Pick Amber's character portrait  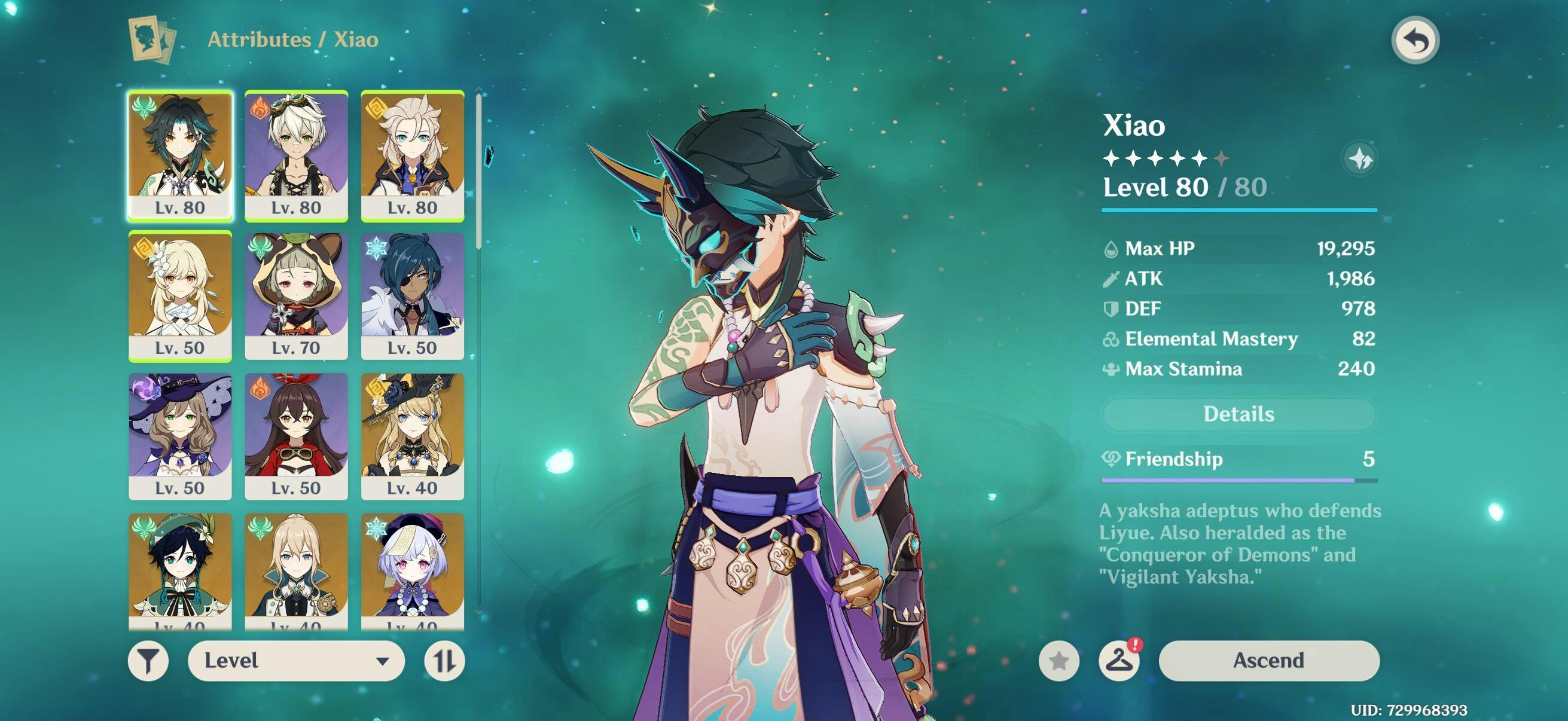click(297, 436)
